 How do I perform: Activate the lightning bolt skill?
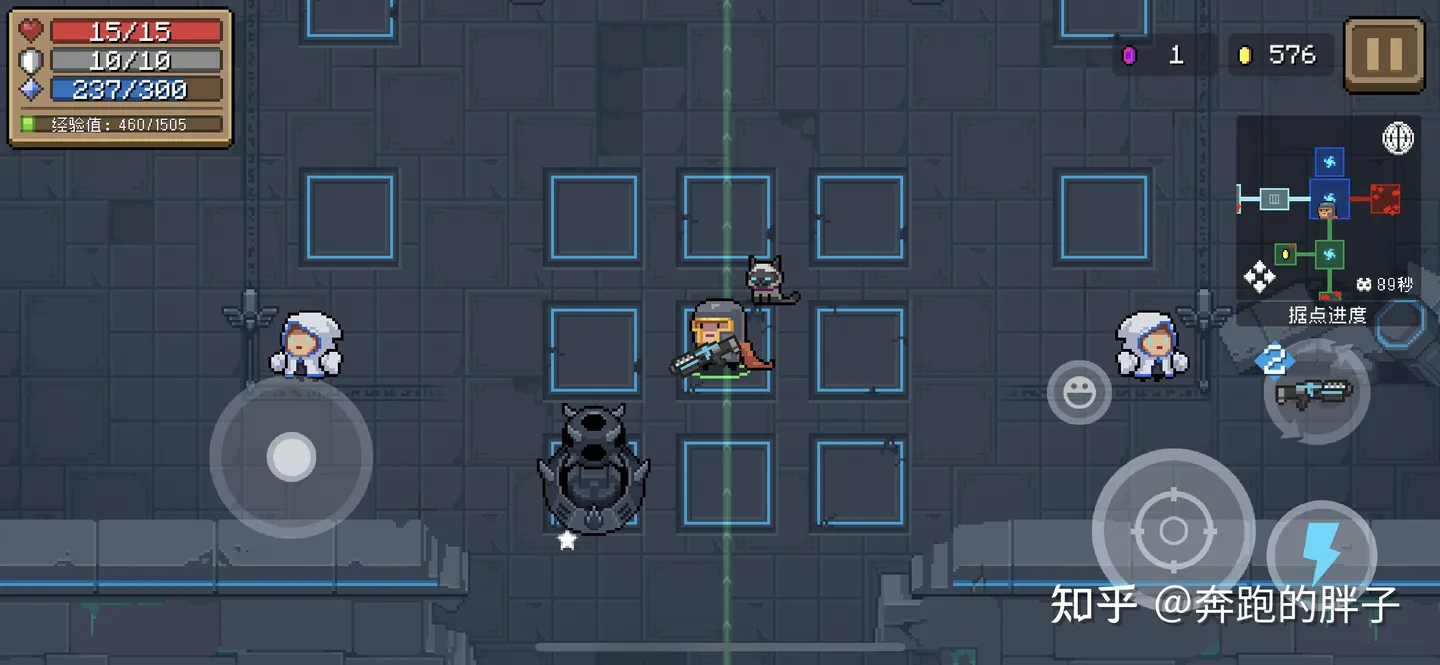(1321, 553)
